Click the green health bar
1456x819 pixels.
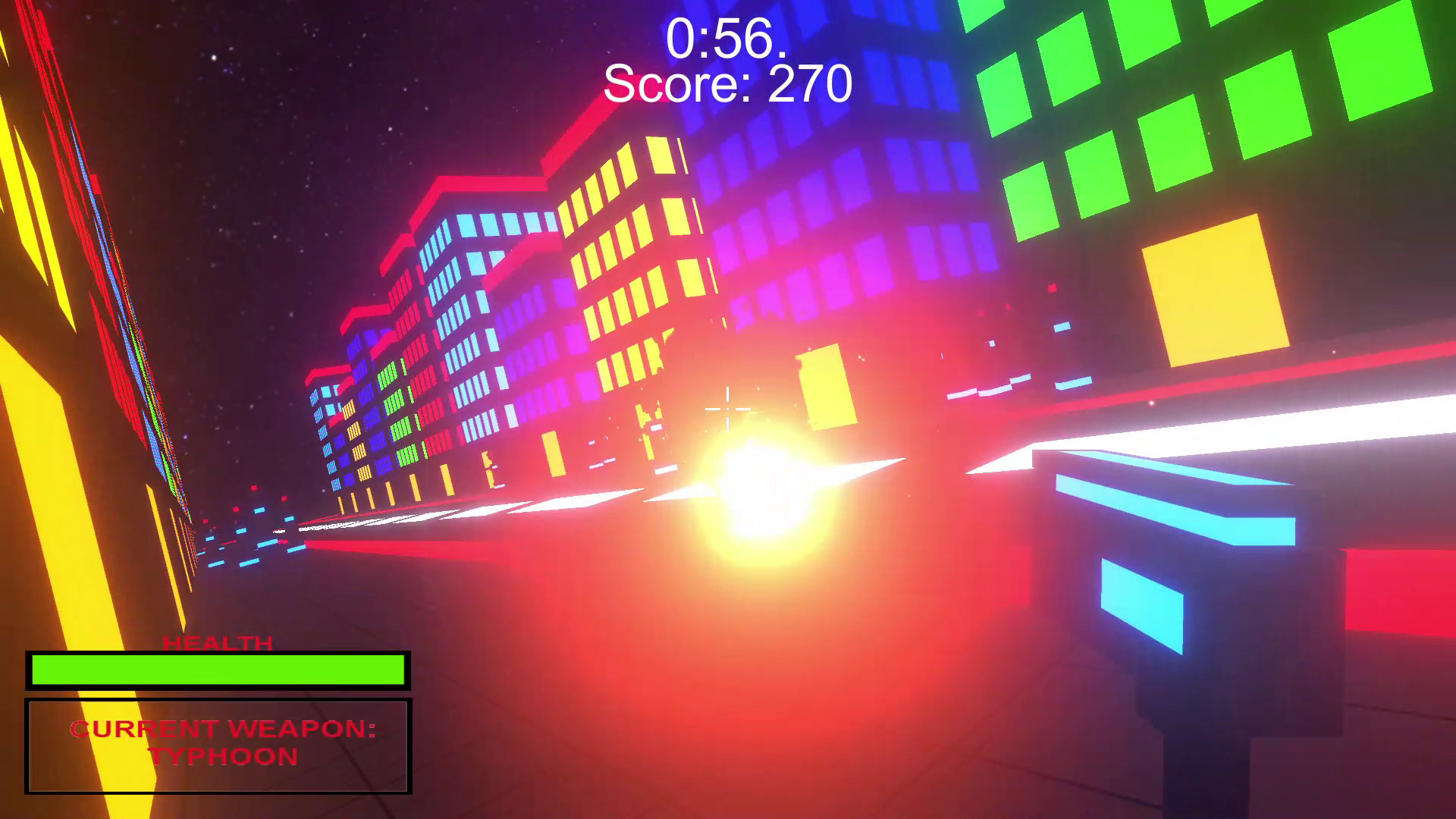(218, 670)
